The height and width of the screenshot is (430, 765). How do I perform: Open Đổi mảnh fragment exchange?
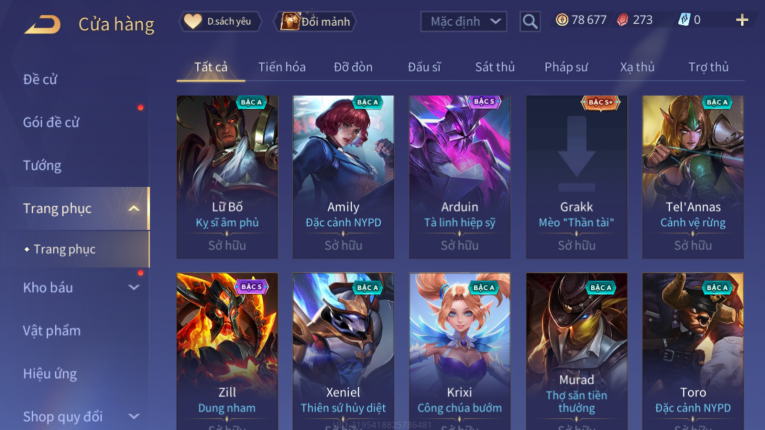316,21
